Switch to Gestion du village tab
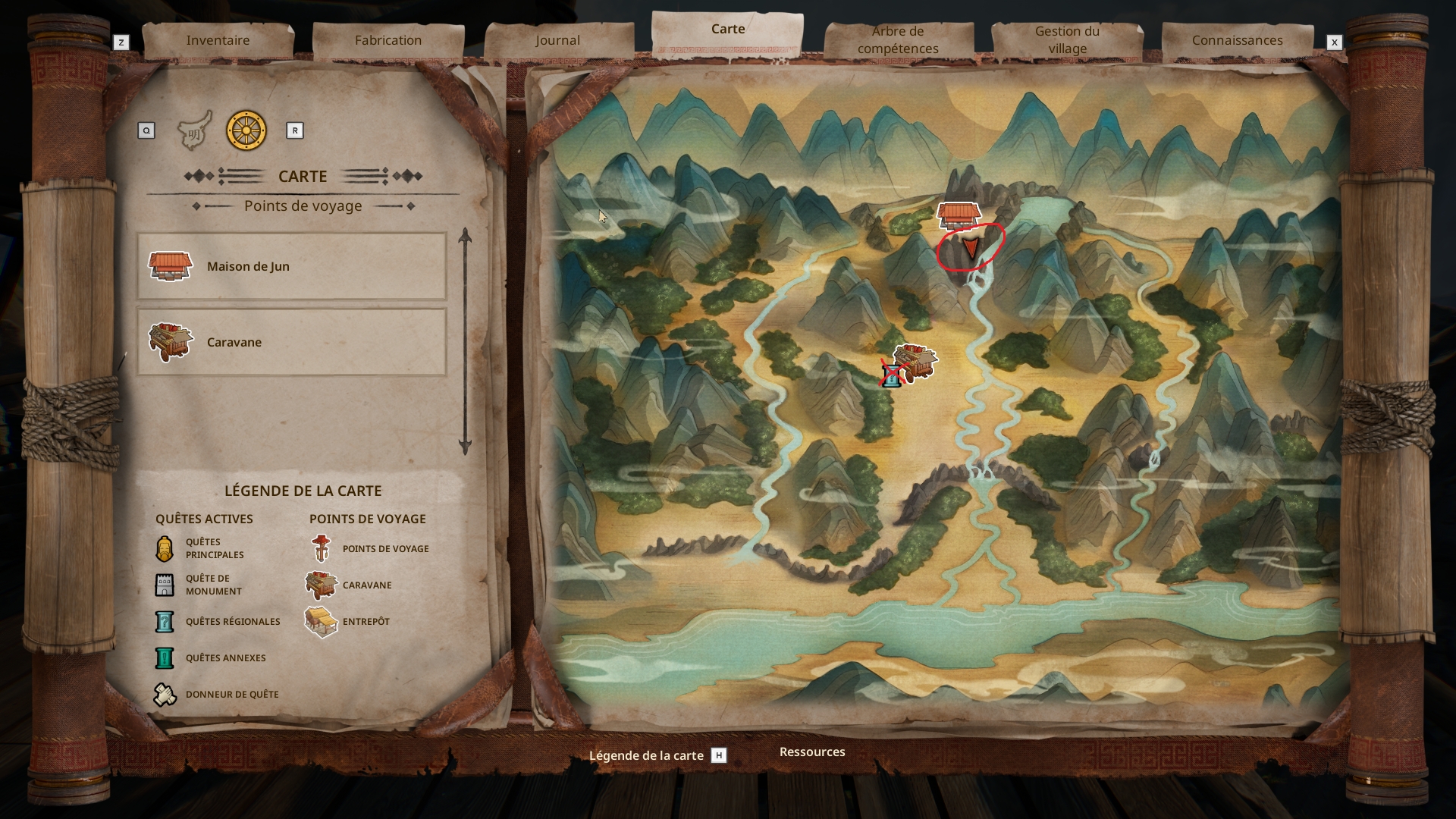The height and width of the screenshot is (819, 1456). pos(1067,40)
